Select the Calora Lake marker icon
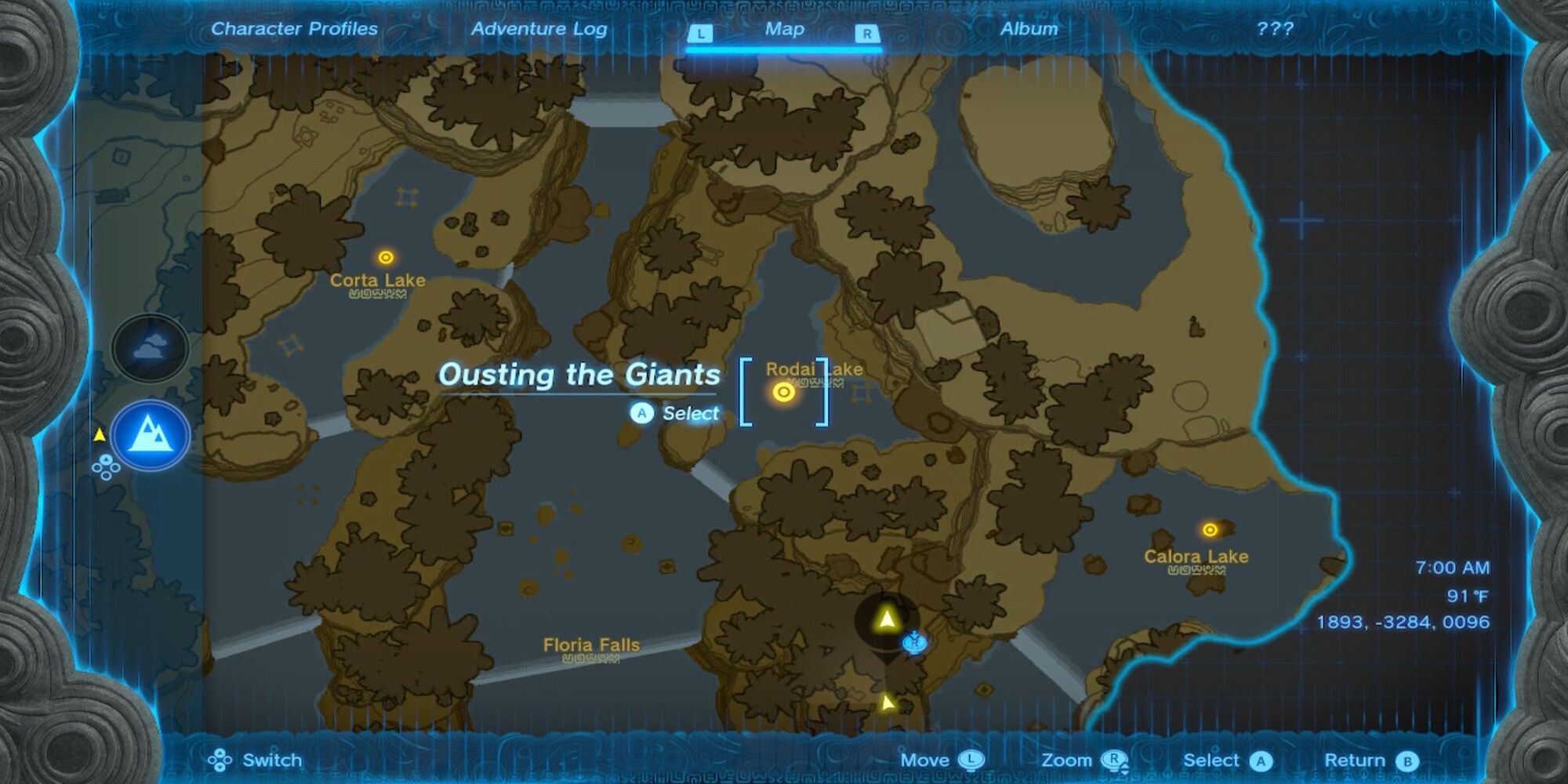Viewport: 1568px width, 784px height. (1211, 528)
